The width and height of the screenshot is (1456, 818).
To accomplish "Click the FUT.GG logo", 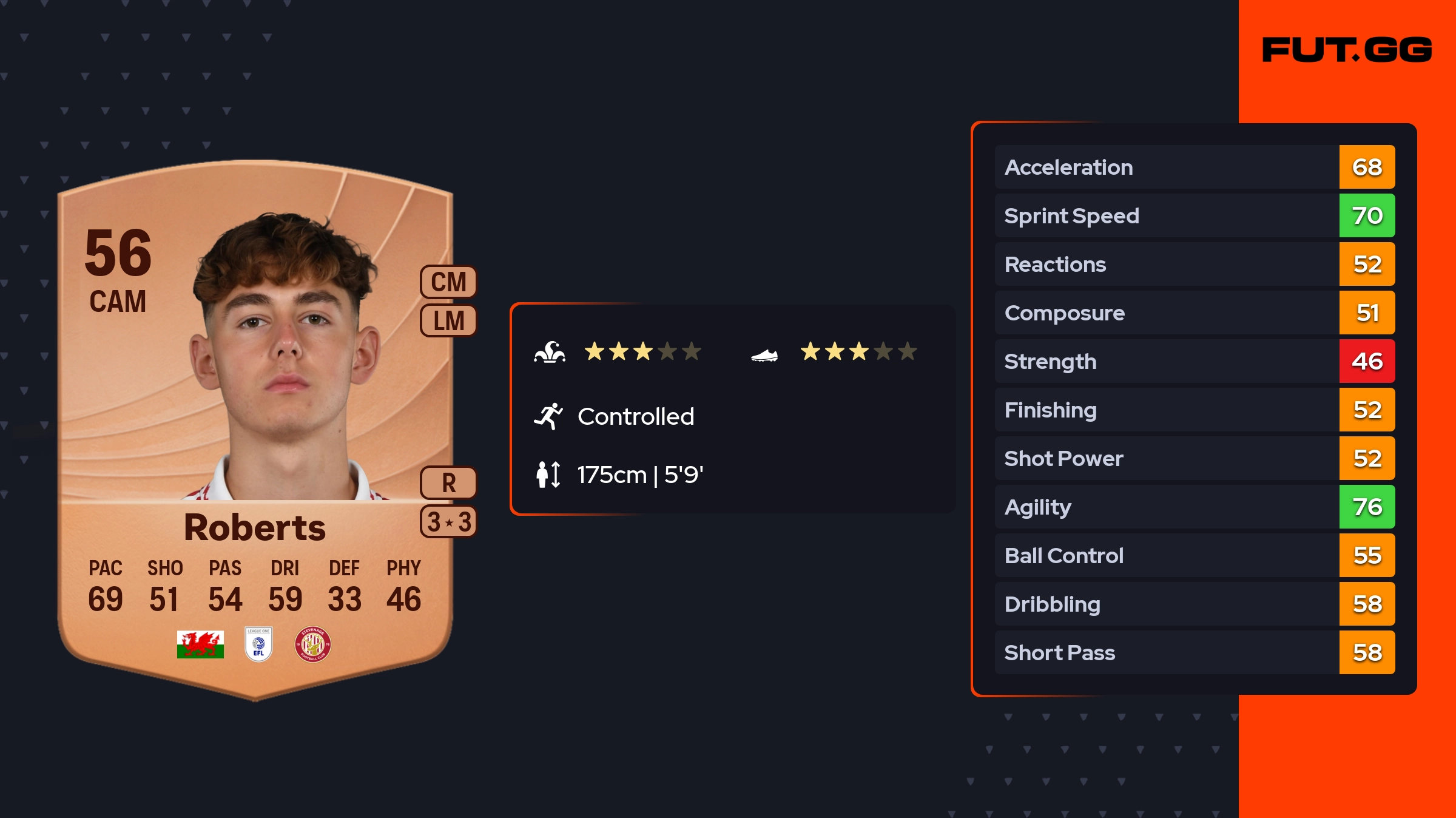I will [x=1346, y=50].
